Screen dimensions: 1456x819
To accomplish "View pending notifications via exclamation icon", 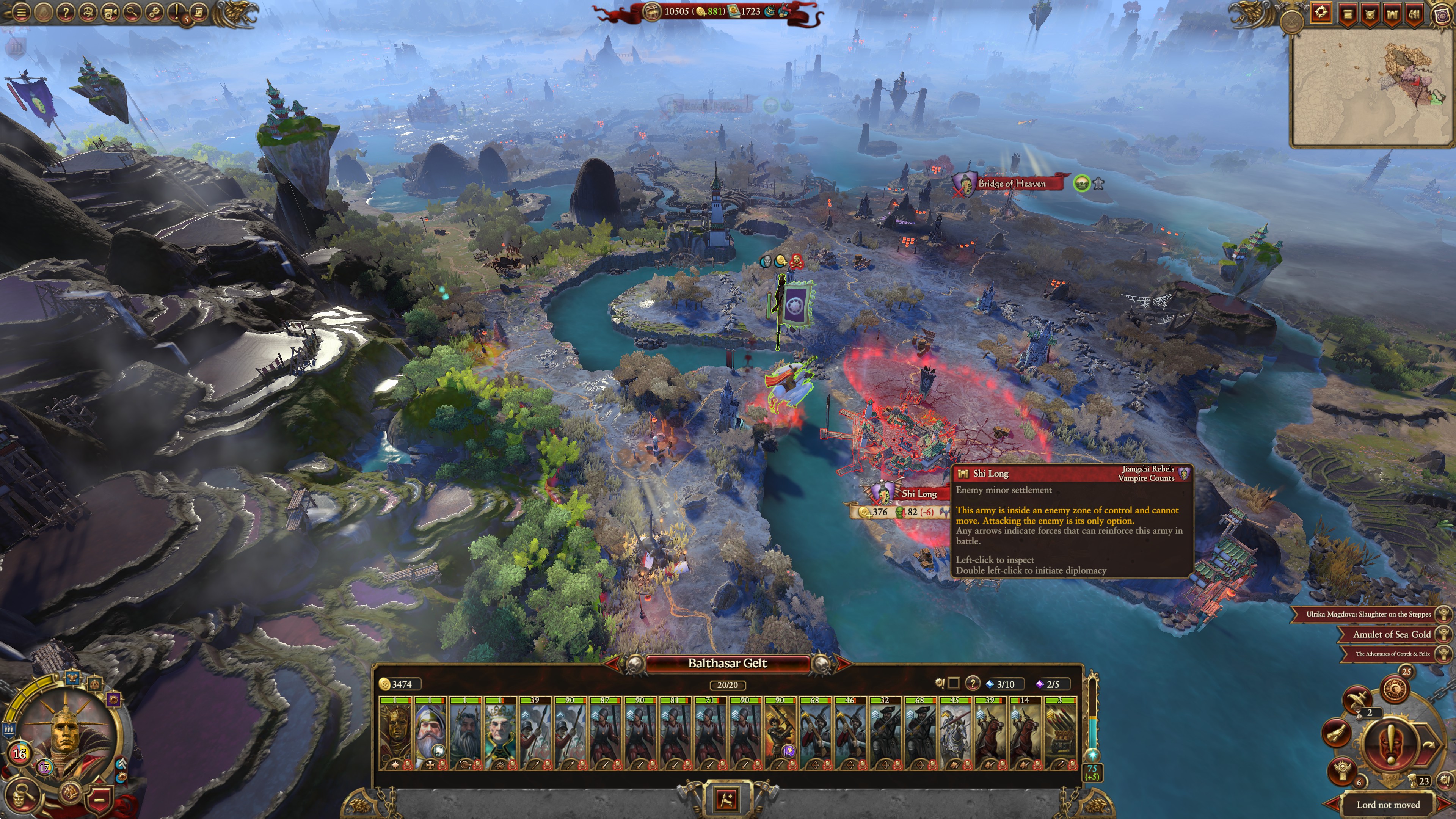I will pyautogui.click(x=176, y=13).
